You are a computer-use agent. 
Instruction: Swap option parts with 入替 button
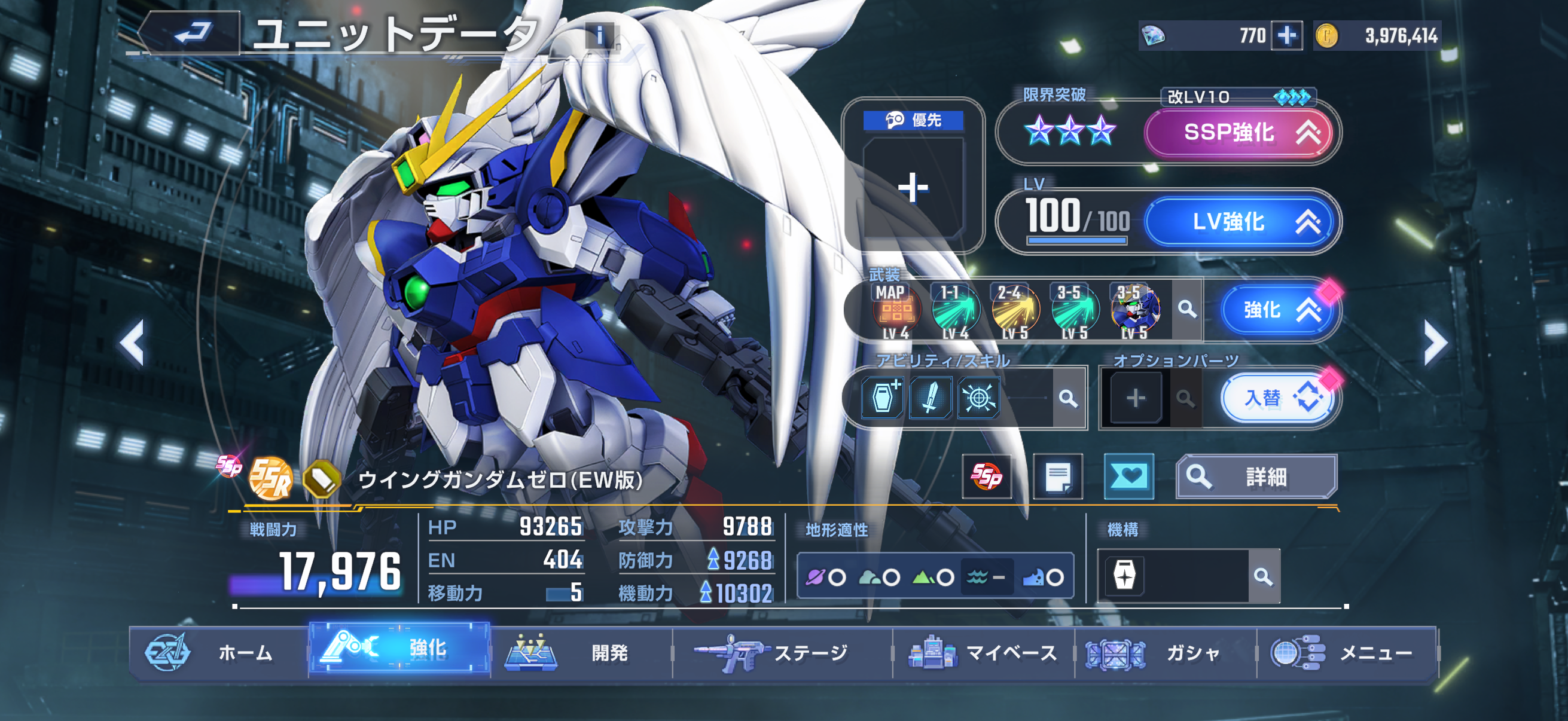point(1277,399)
